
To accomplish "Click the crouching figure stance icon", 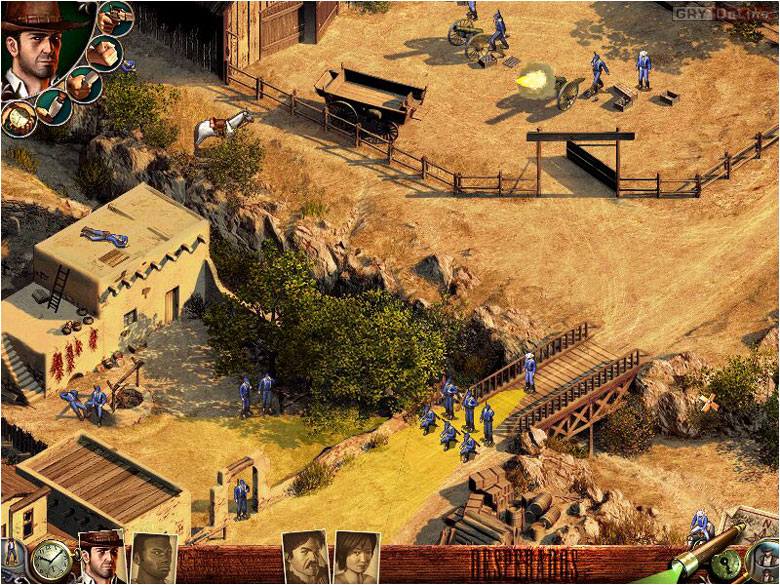I will (x=12, y=552).
